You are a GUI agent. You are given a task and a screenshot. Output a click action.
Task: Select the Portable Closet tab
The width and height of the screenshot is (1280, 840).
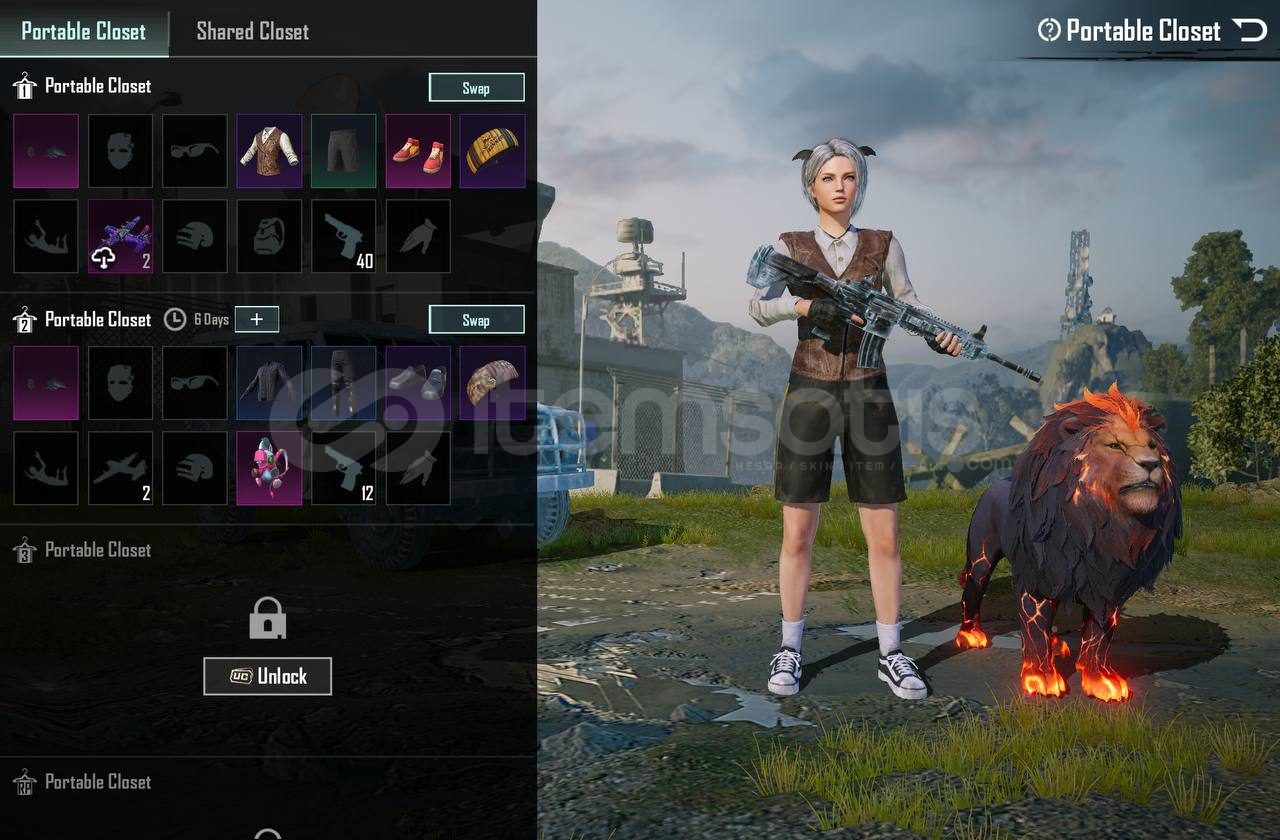pyautogui.click(x=84, y=31)
